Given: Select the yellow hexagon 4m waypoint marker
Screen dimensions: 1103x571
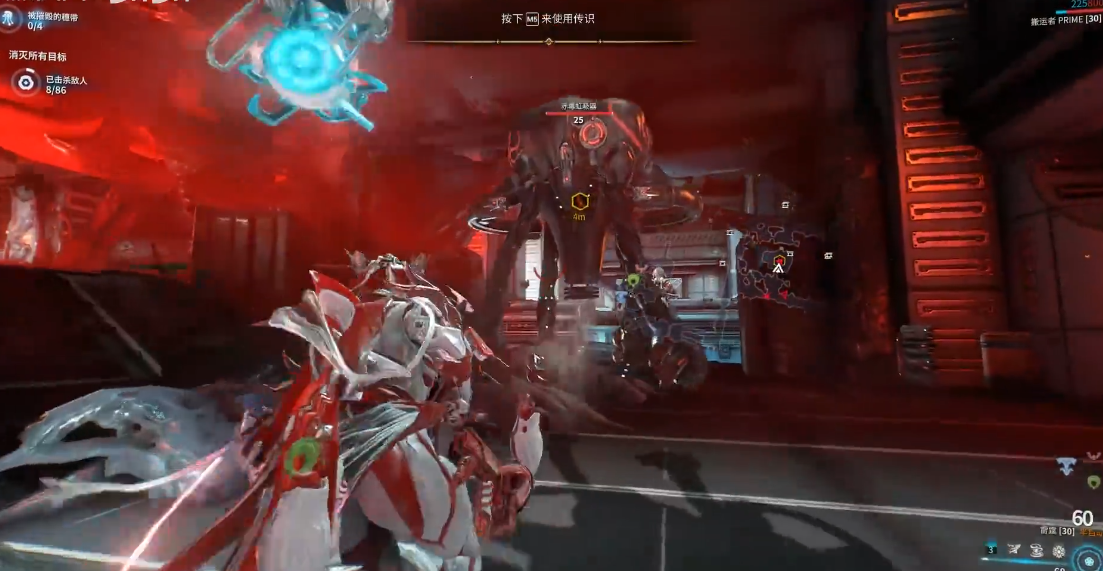Looking at the screenshot, I should 579,202.
